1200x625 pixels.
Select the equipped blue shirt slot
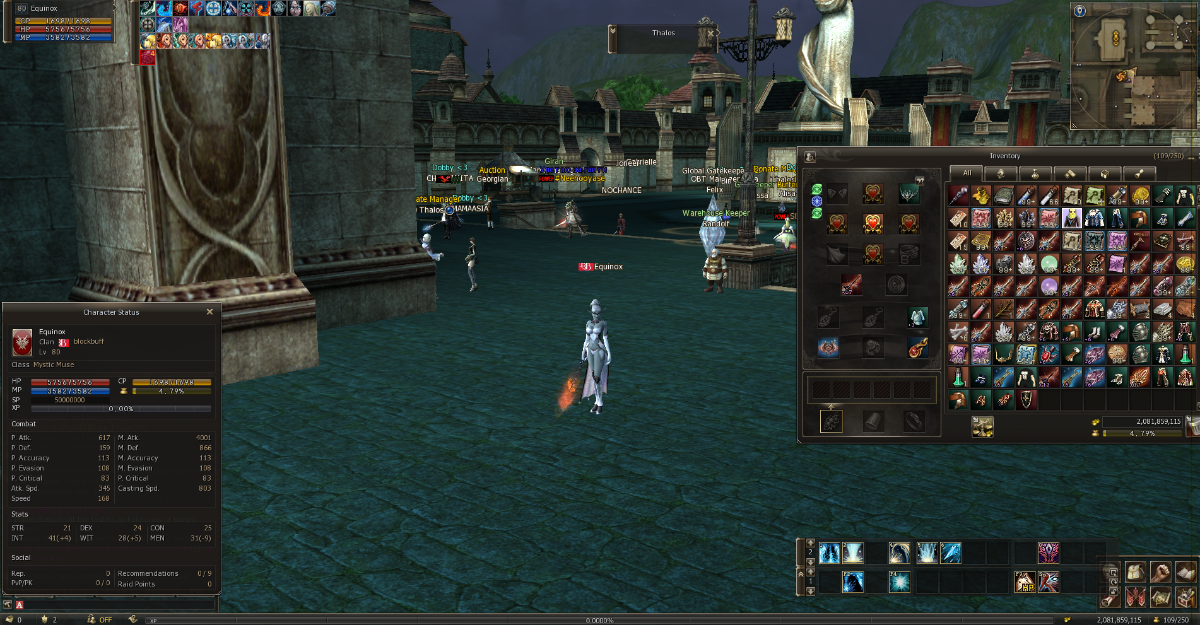pos(917,317)
